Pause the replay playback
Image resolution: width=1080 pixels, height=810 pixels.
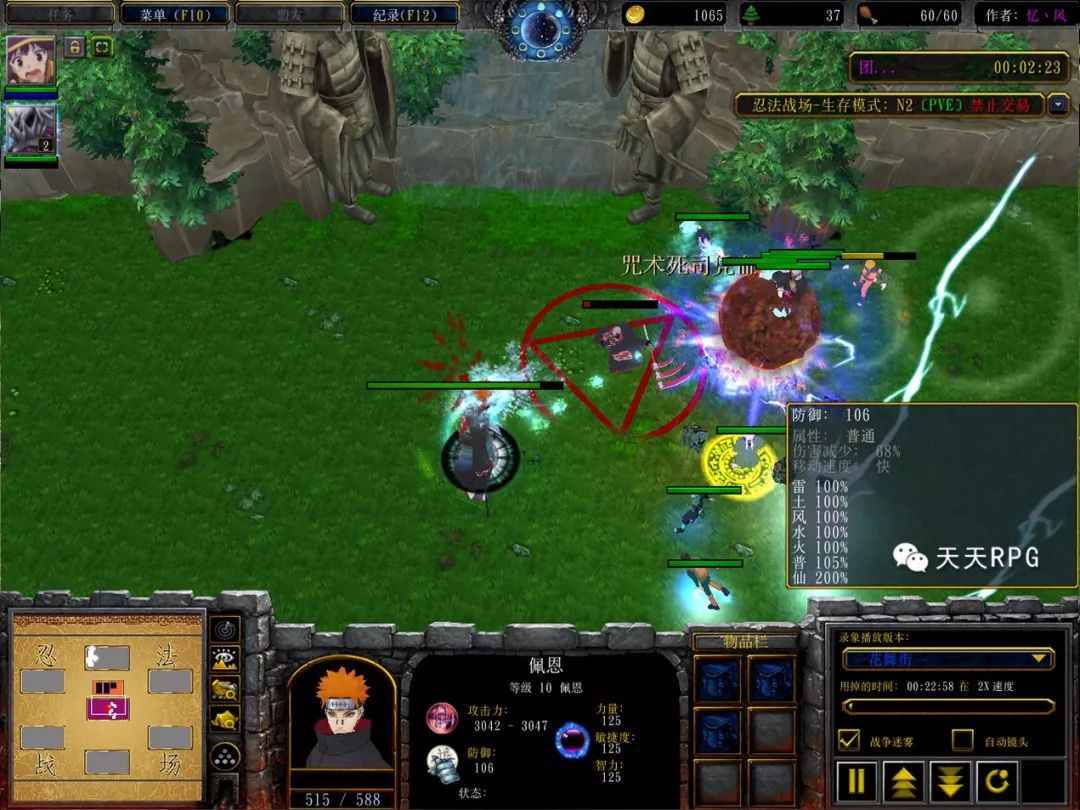click(x=857, y=781)
